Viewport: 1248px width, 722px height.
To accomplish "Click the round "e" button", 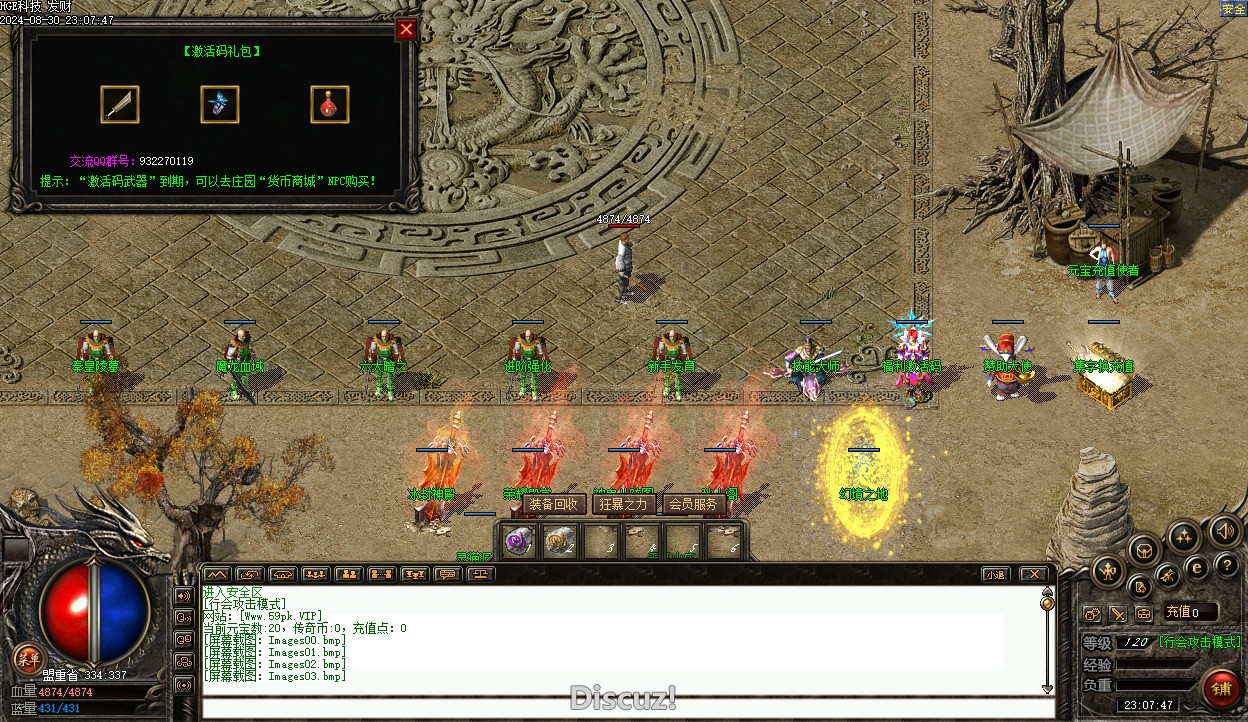I will click(x=1196, y=567).
